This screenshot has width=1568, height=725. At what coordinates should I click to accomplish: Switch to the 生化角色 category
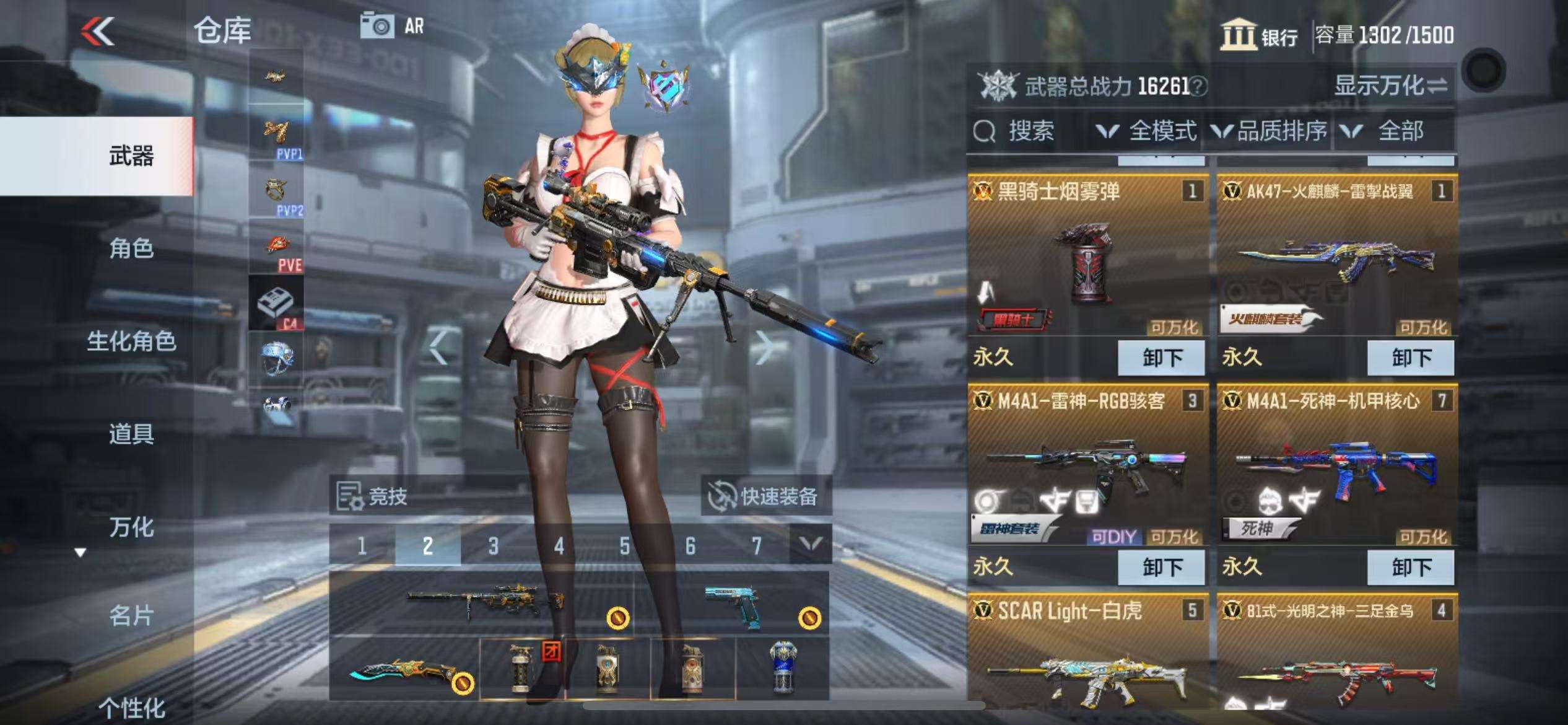click(x=131, y=341)
